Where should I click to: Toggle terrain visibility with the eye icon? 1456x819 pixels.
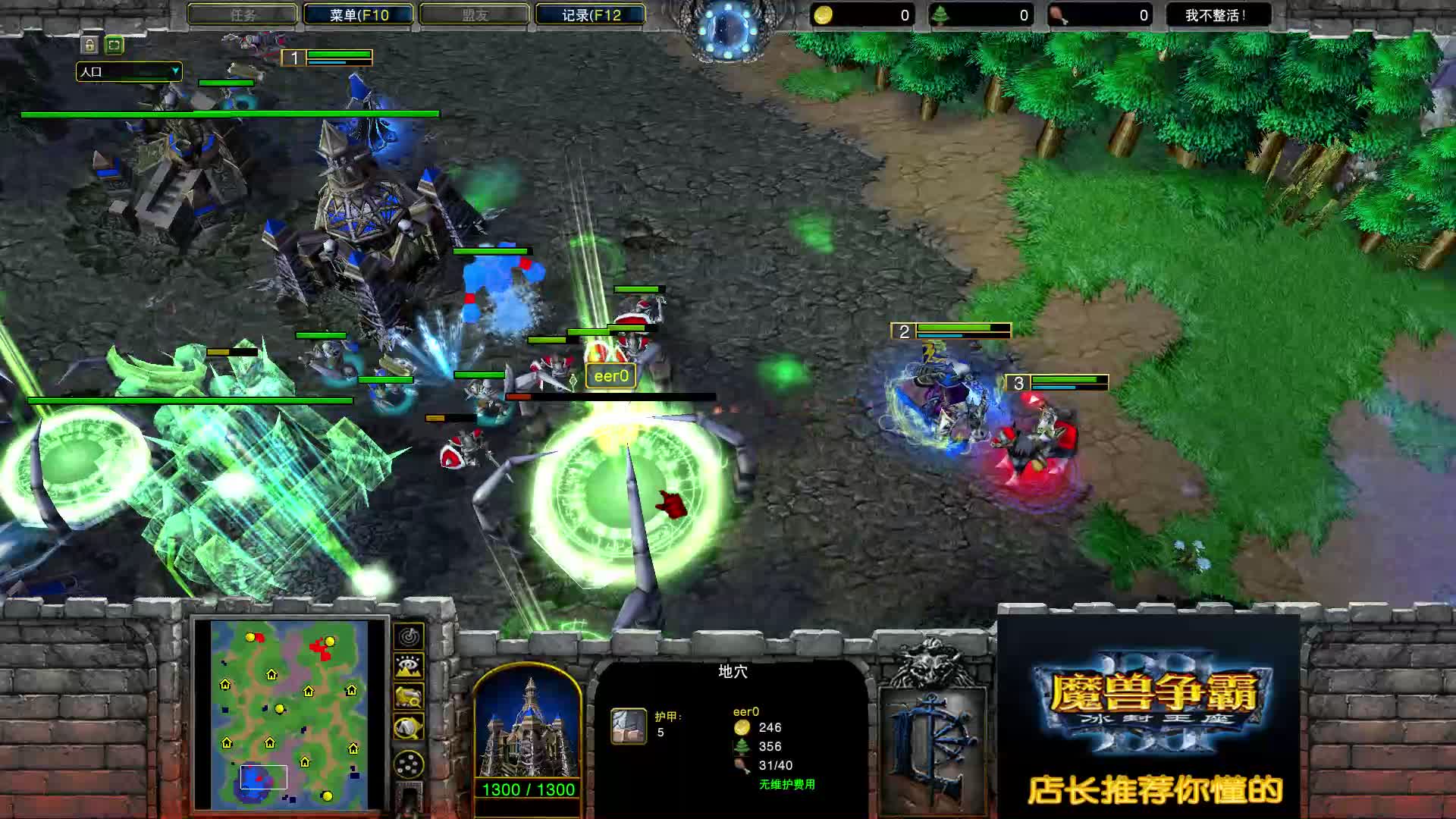(408, 667)
